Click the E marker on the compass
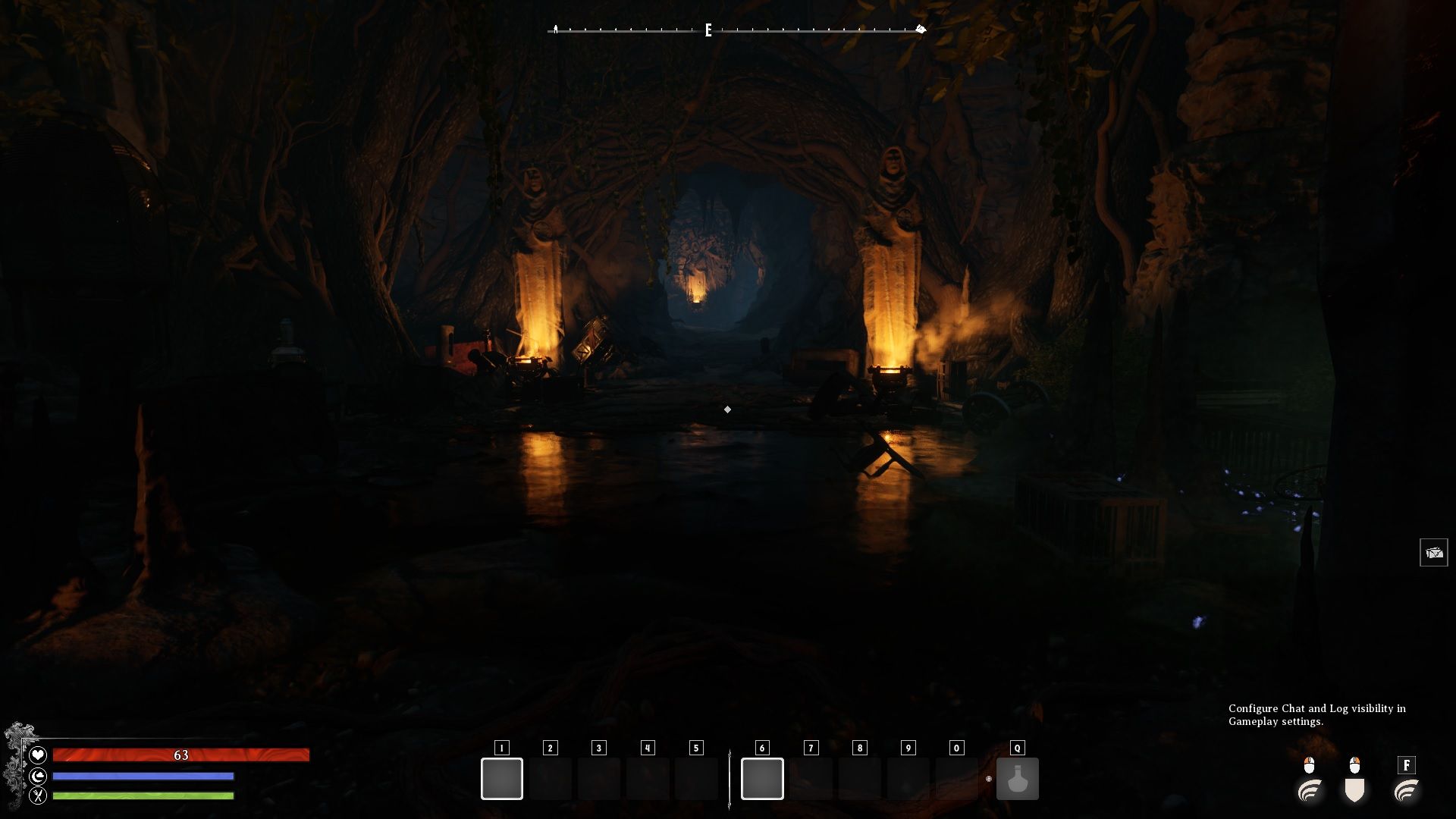The image size is (1456, 819). 707,31
